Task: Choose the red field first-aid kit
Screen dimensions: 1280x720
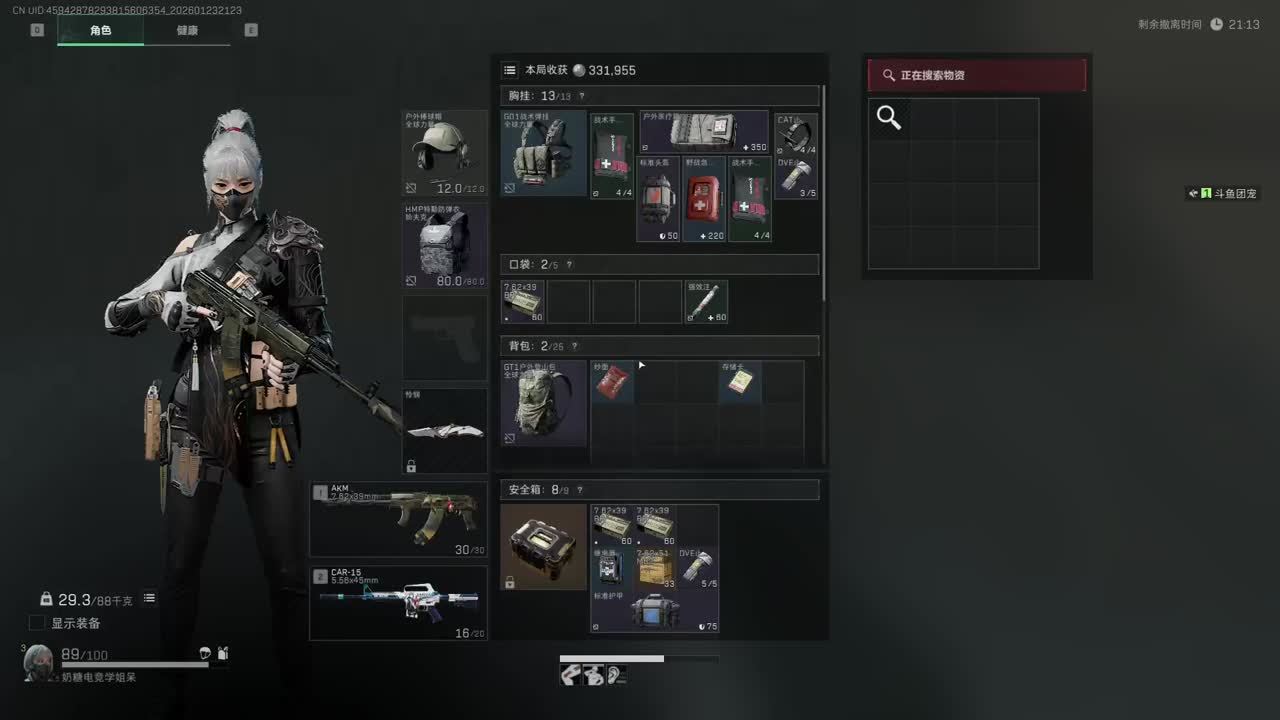Action: 704,199
